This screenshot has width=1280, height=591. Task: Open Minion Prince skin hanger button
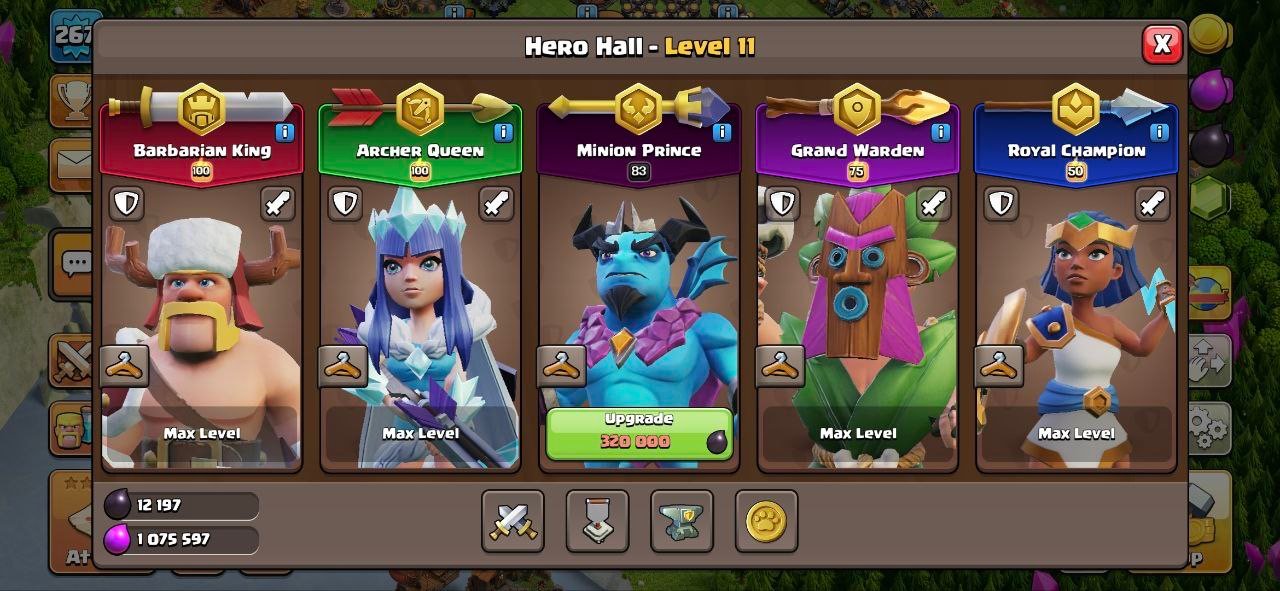pos(561,366)
